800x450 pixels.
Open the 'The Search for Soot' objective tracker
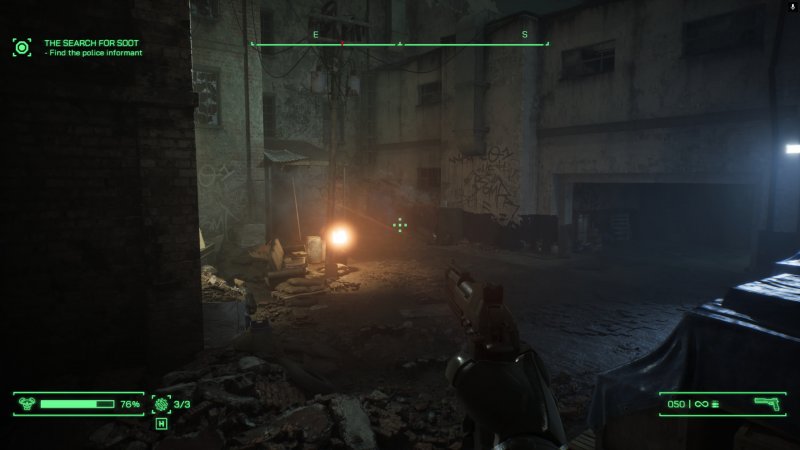(x=91, y=43)
